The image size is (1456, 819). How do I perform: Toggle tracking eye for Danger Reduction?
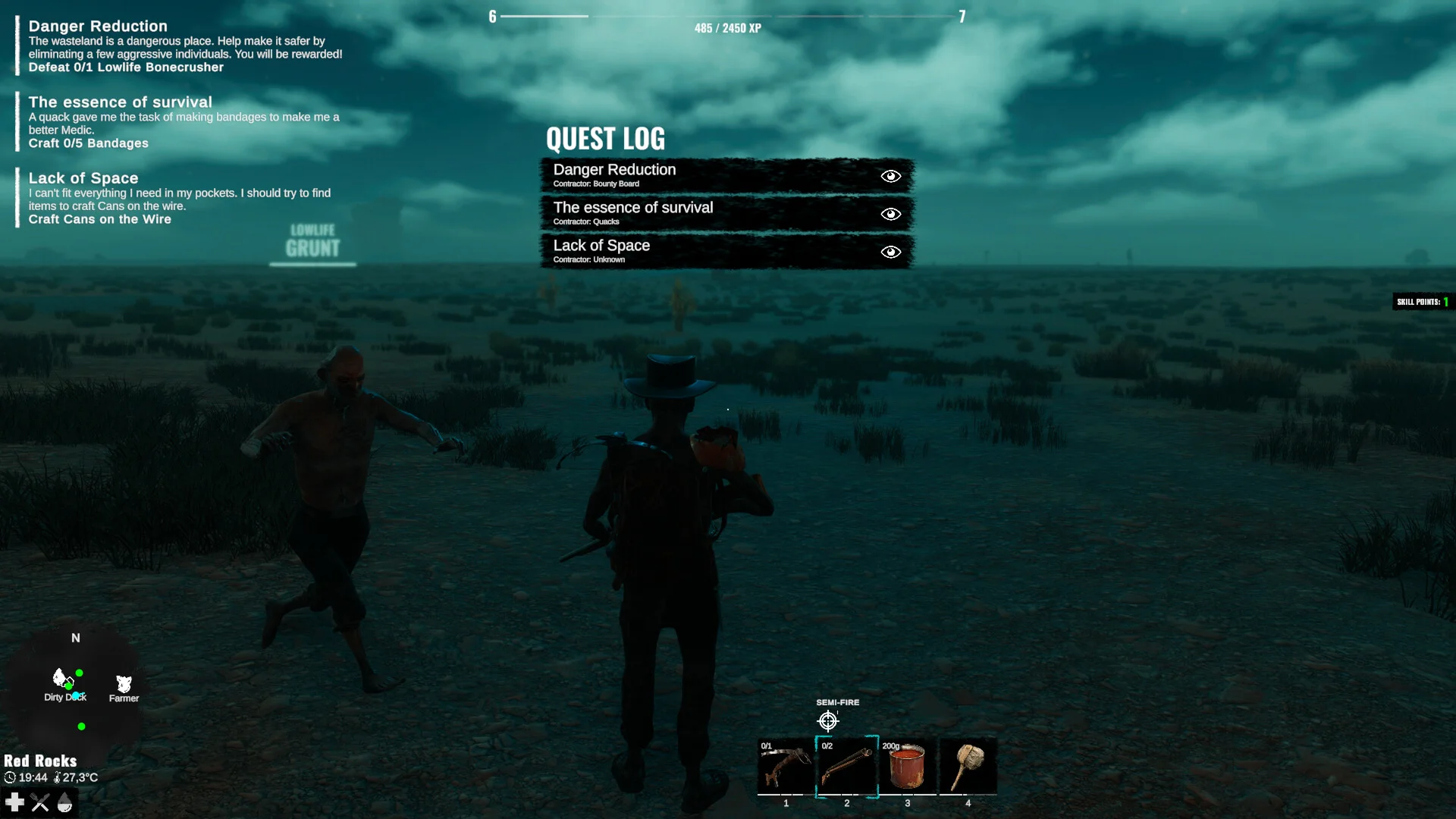click(891, 176)
